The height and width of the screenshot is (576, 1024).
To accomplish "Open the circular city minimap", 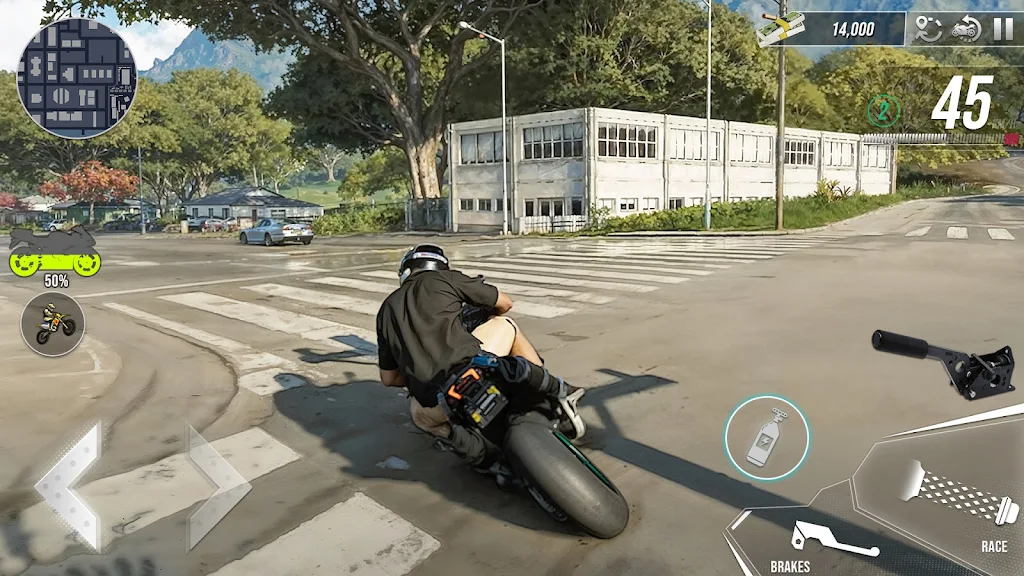I will 77,77.
